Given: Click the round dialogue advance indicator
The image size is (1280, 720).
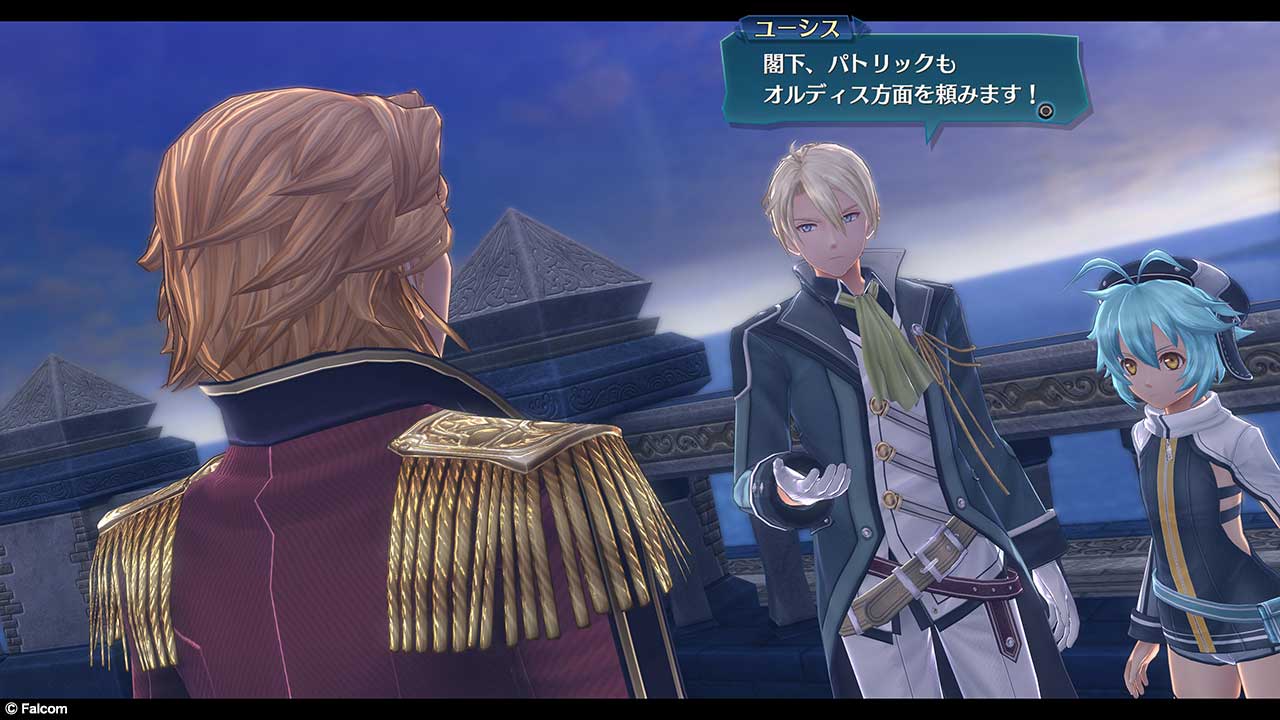Looking at the screenshot, I should click(x=1046, y=111).
